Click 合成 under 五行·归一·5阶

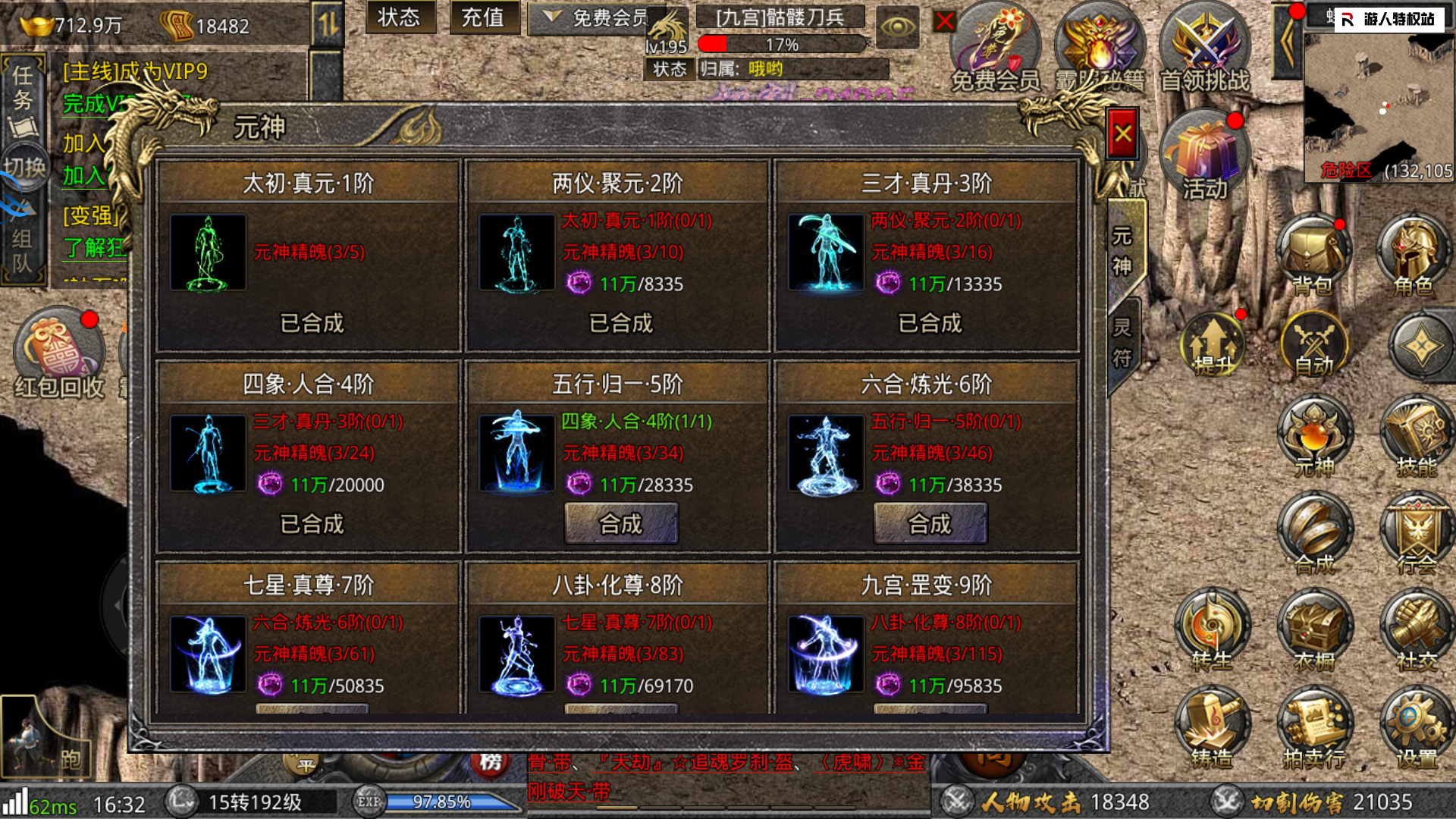click(620, 523)
